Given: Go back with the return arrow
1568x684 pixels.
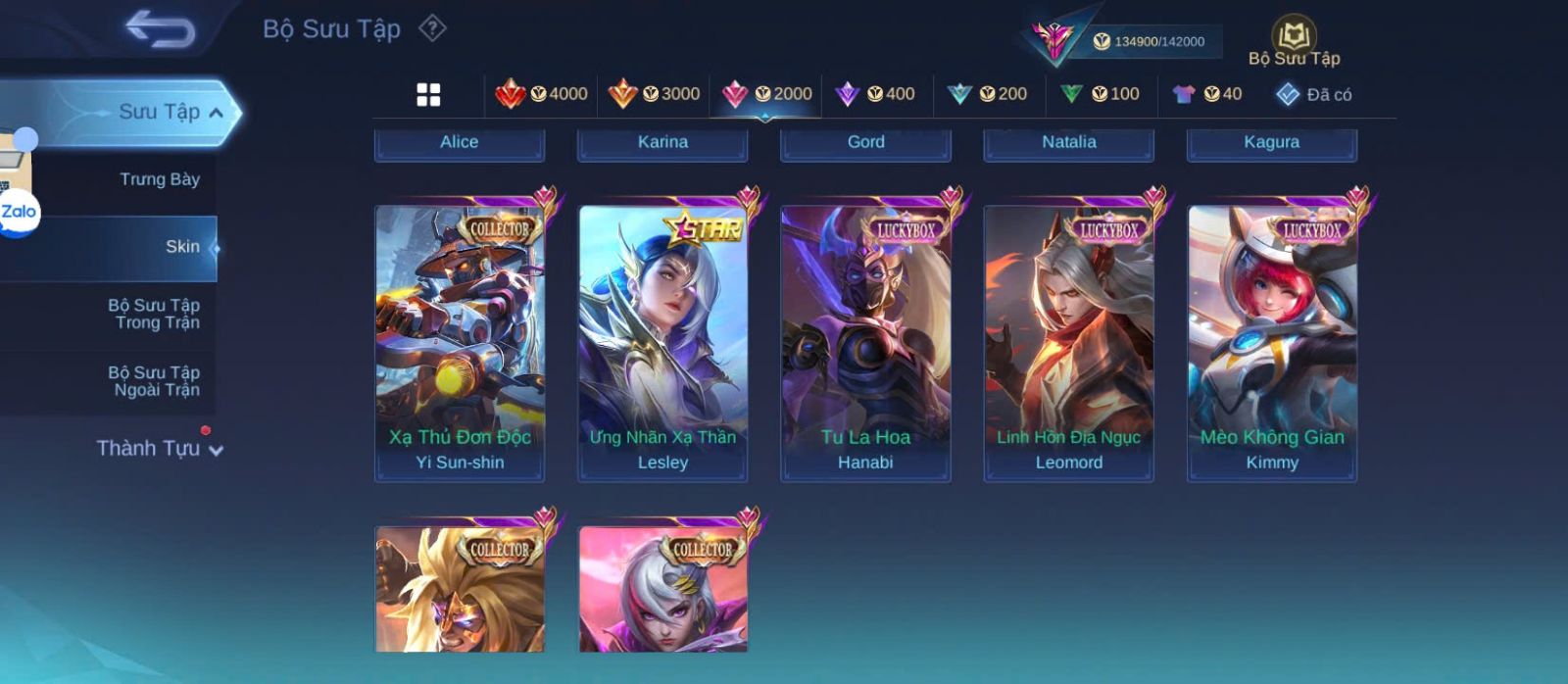Looking at the screenshot, I should click(160, 29).
